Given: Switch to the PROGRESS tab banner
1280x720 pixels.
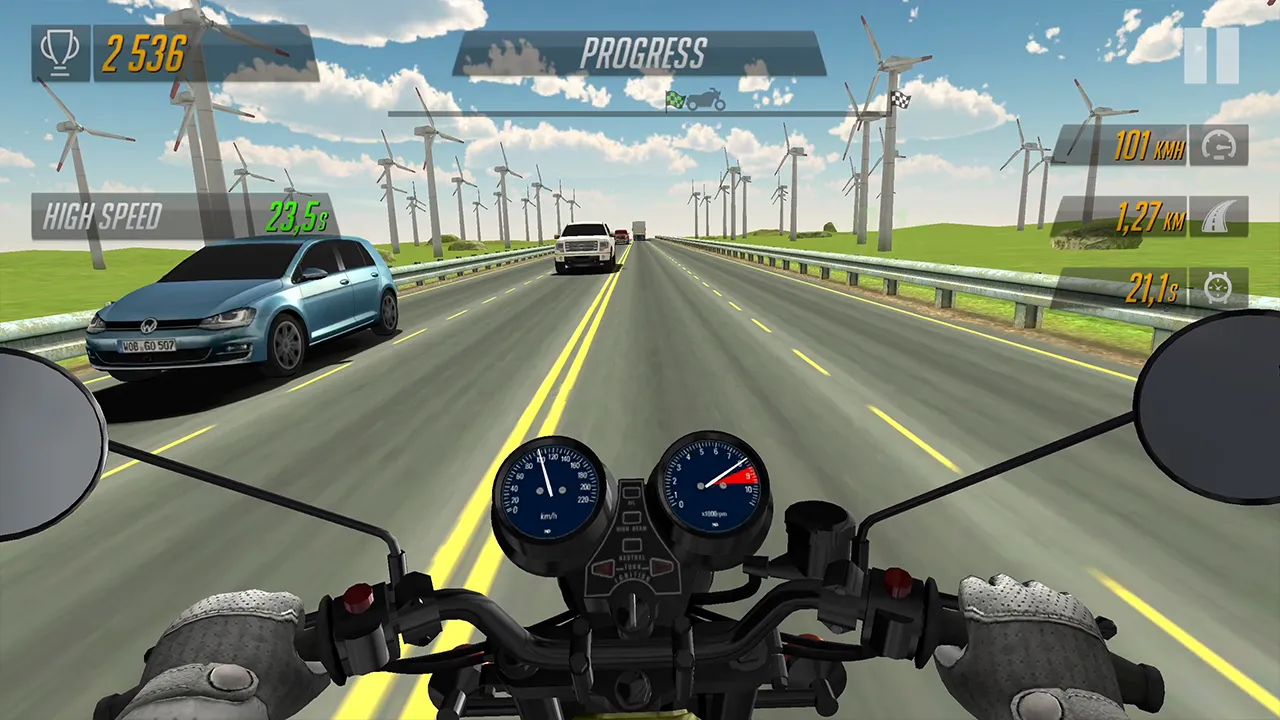Looking at the screenshot, I should [x=643, y=53].
